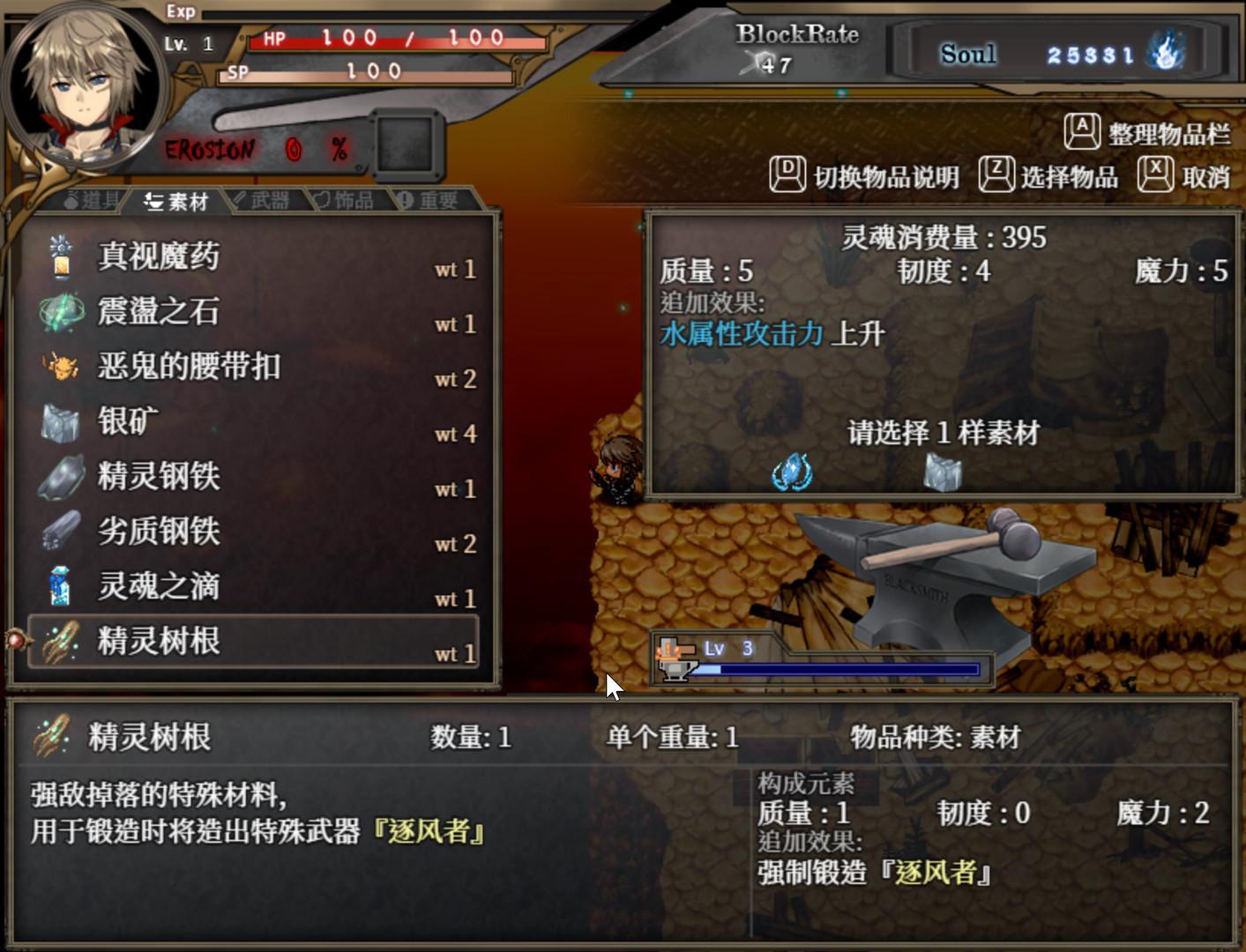Screen dimensions: 1246x952
Task: Toggle item description with 切换物品说明
Action: click(x=884, y=175)
